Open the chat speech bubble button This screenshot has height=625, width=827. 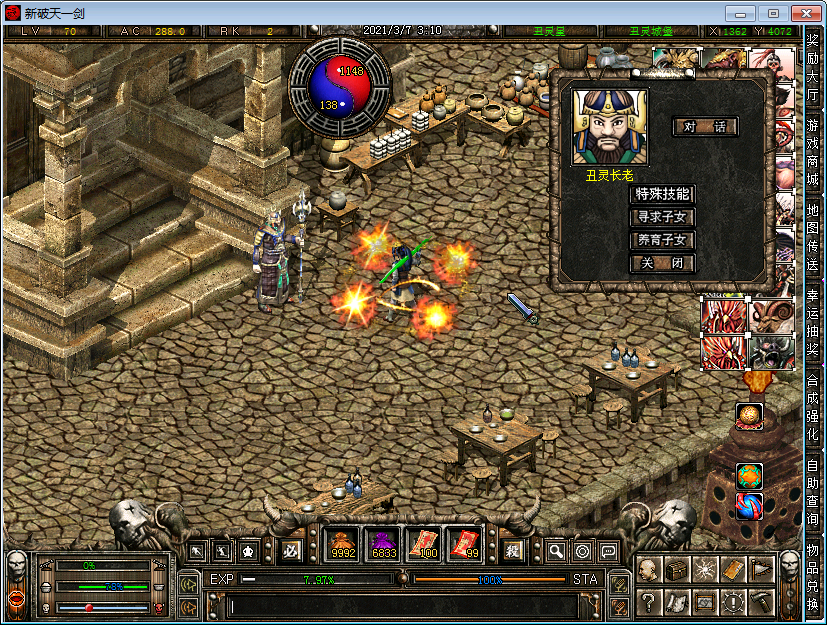(x=608, y=551)
